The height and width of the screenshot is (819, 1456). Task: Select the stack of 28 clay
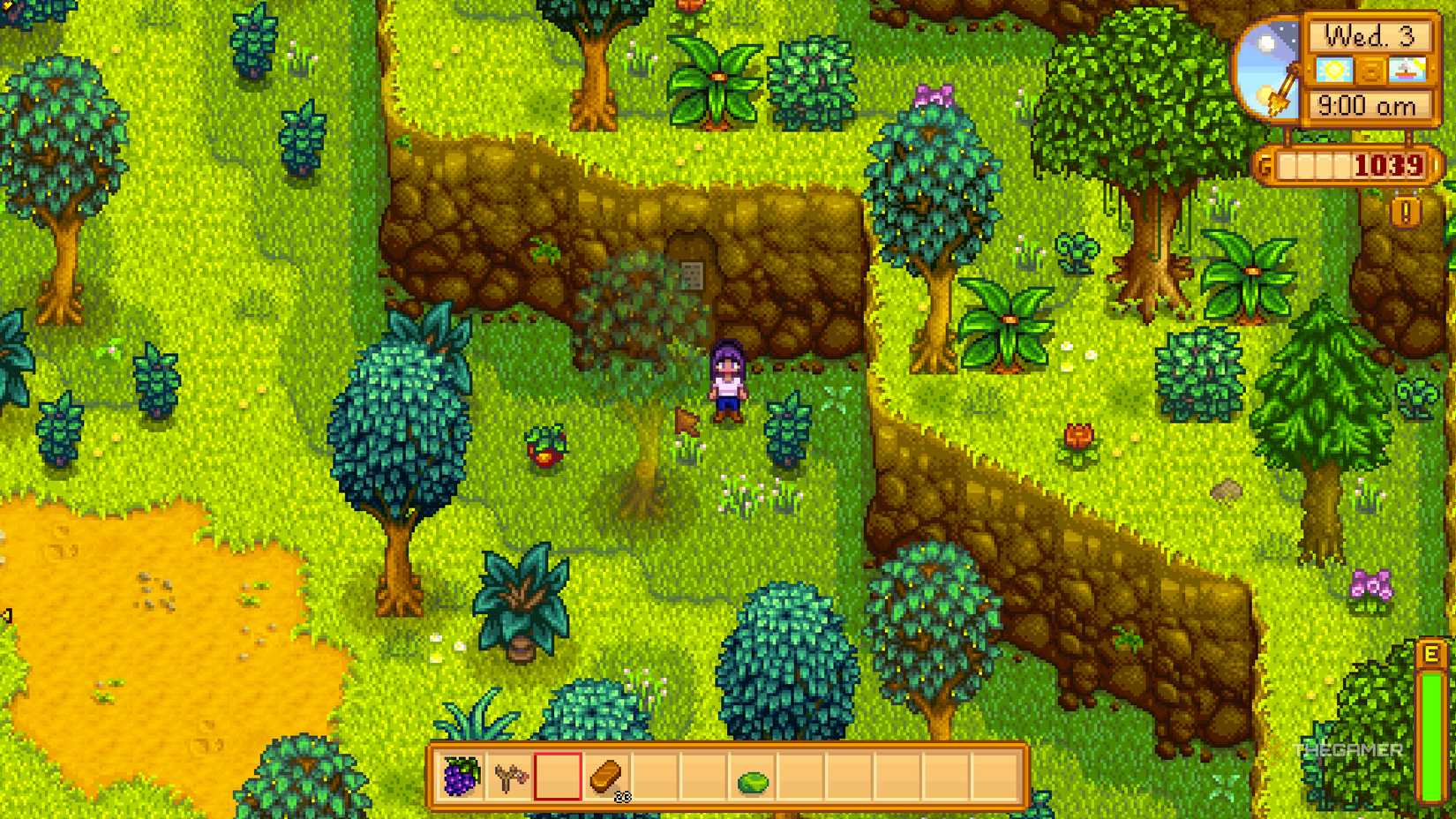point(605,778)
